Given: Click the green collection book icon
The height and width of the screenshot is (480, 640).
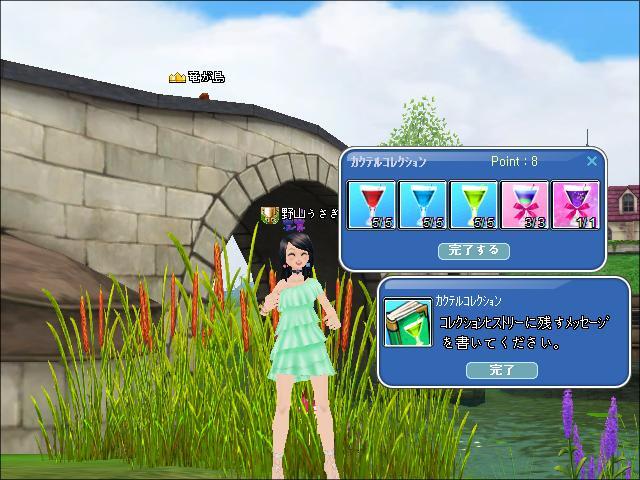Looking at the screenshot, I should (408, 324).
